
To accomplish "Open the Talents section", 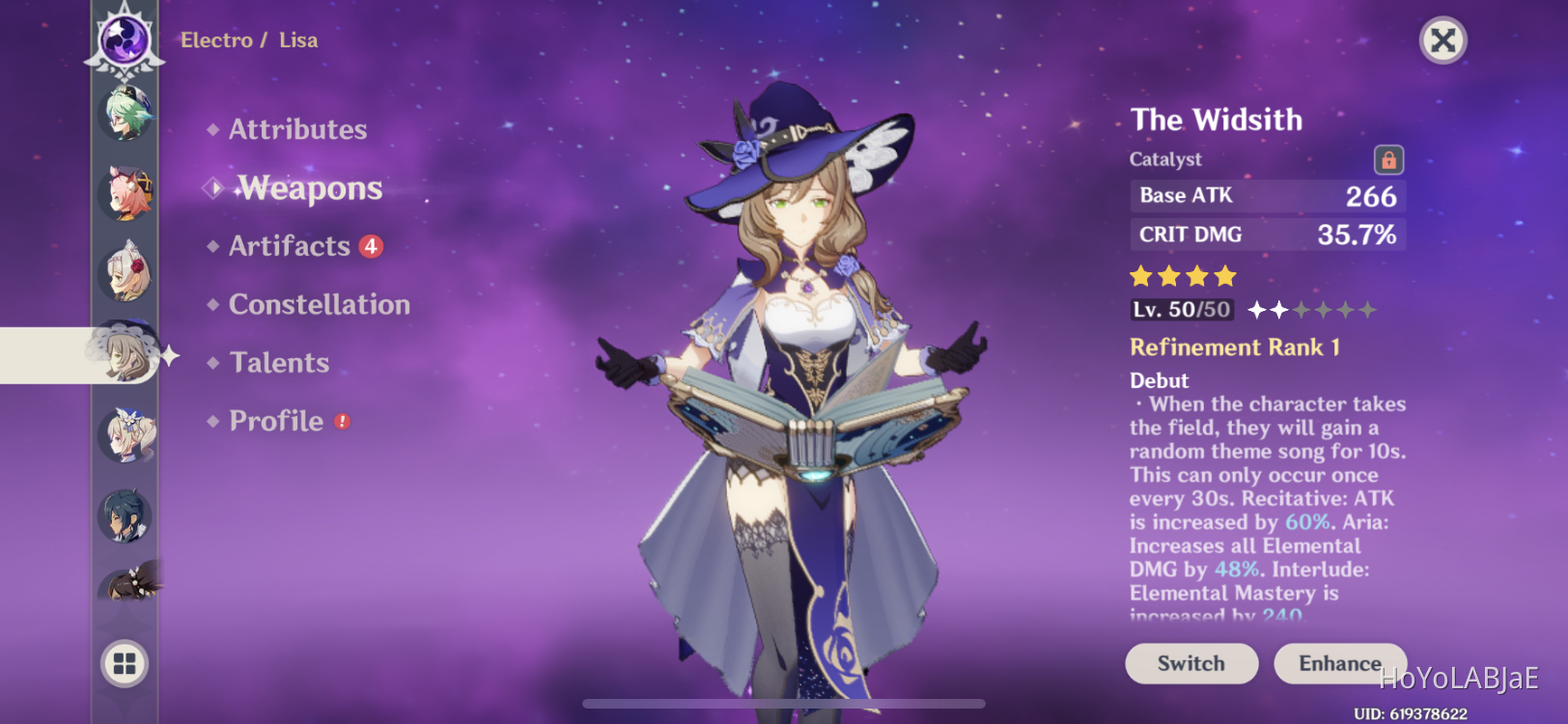I will [x=279, y=363].
